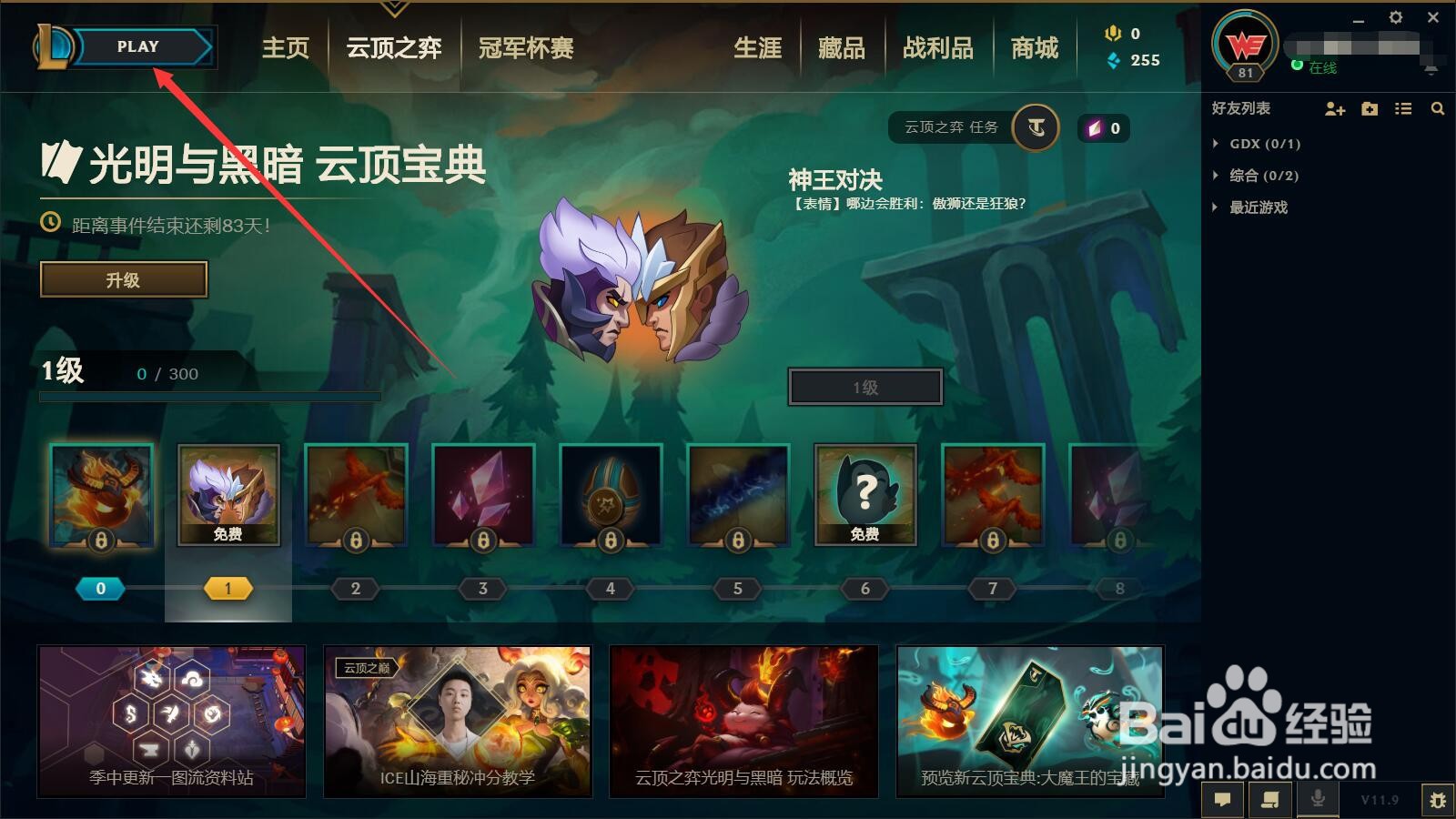Select the free level-1 reward thumbnail
The height and width of the screenshot is (819, 1456).
point(228,496)
